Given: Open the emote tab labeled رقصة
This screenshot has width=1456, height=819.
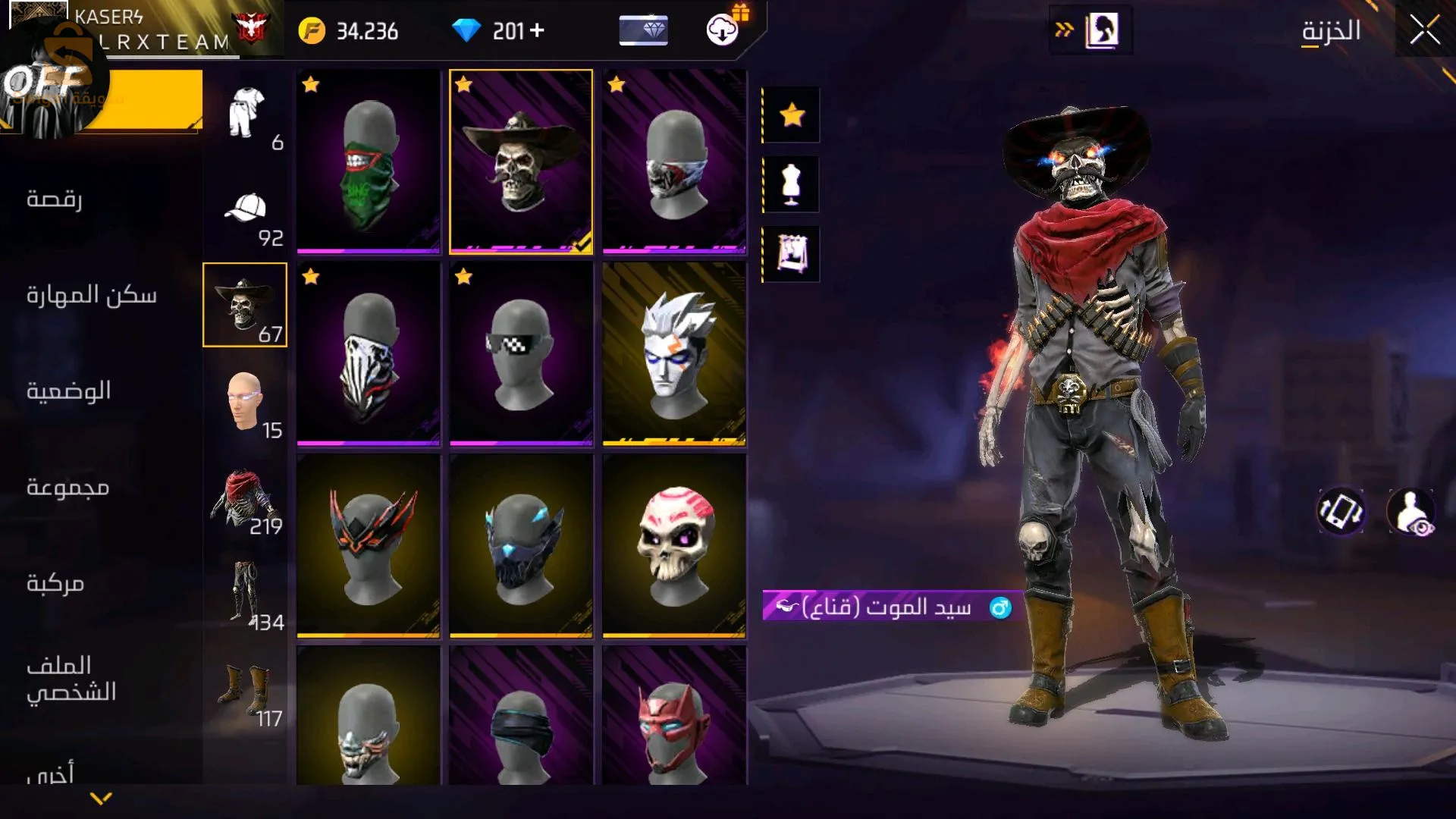Looking at the screenshot, I should (55, 199).
